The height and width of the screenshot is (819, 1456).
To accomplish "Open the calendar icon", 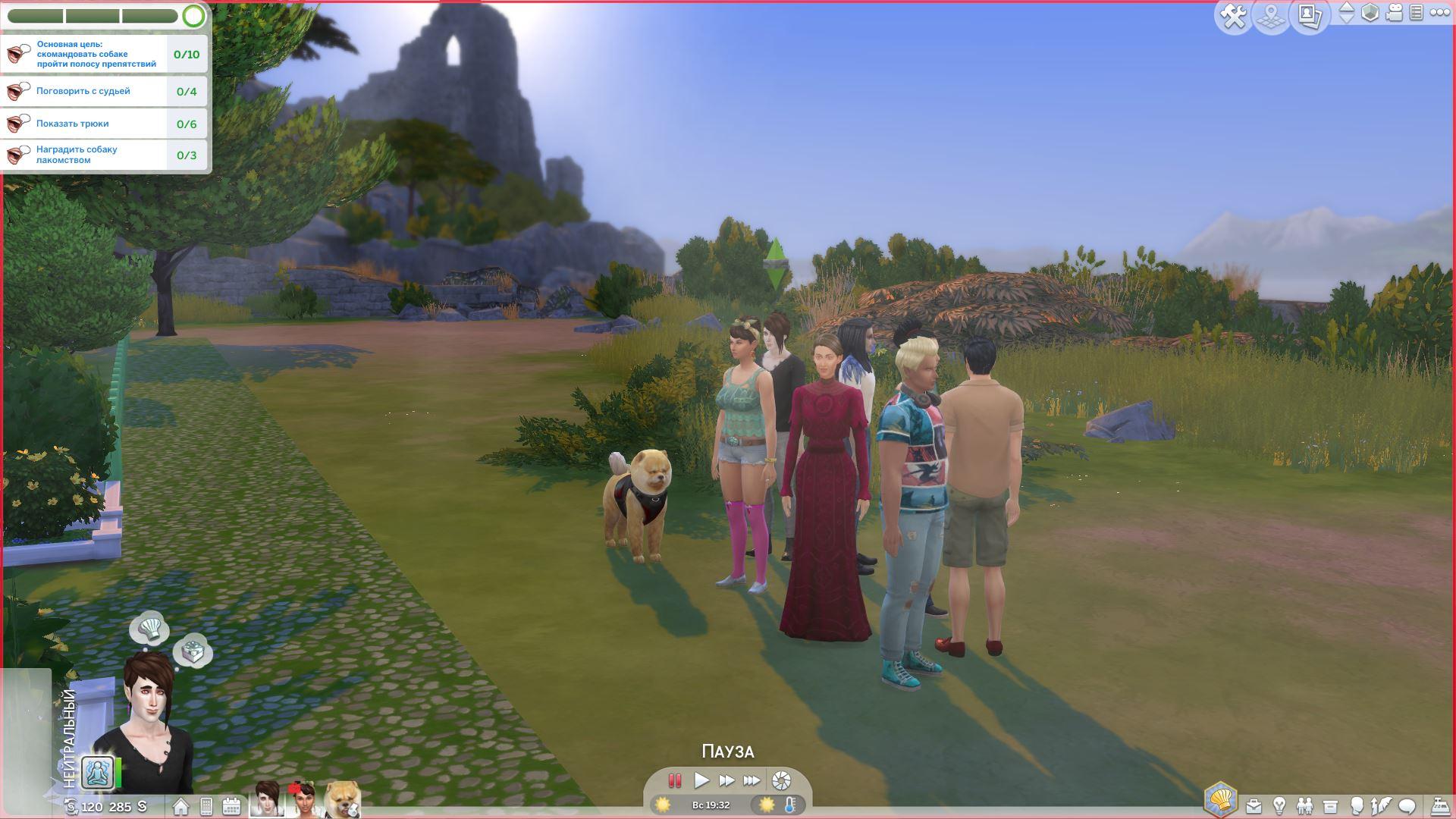I will (231, 806).
